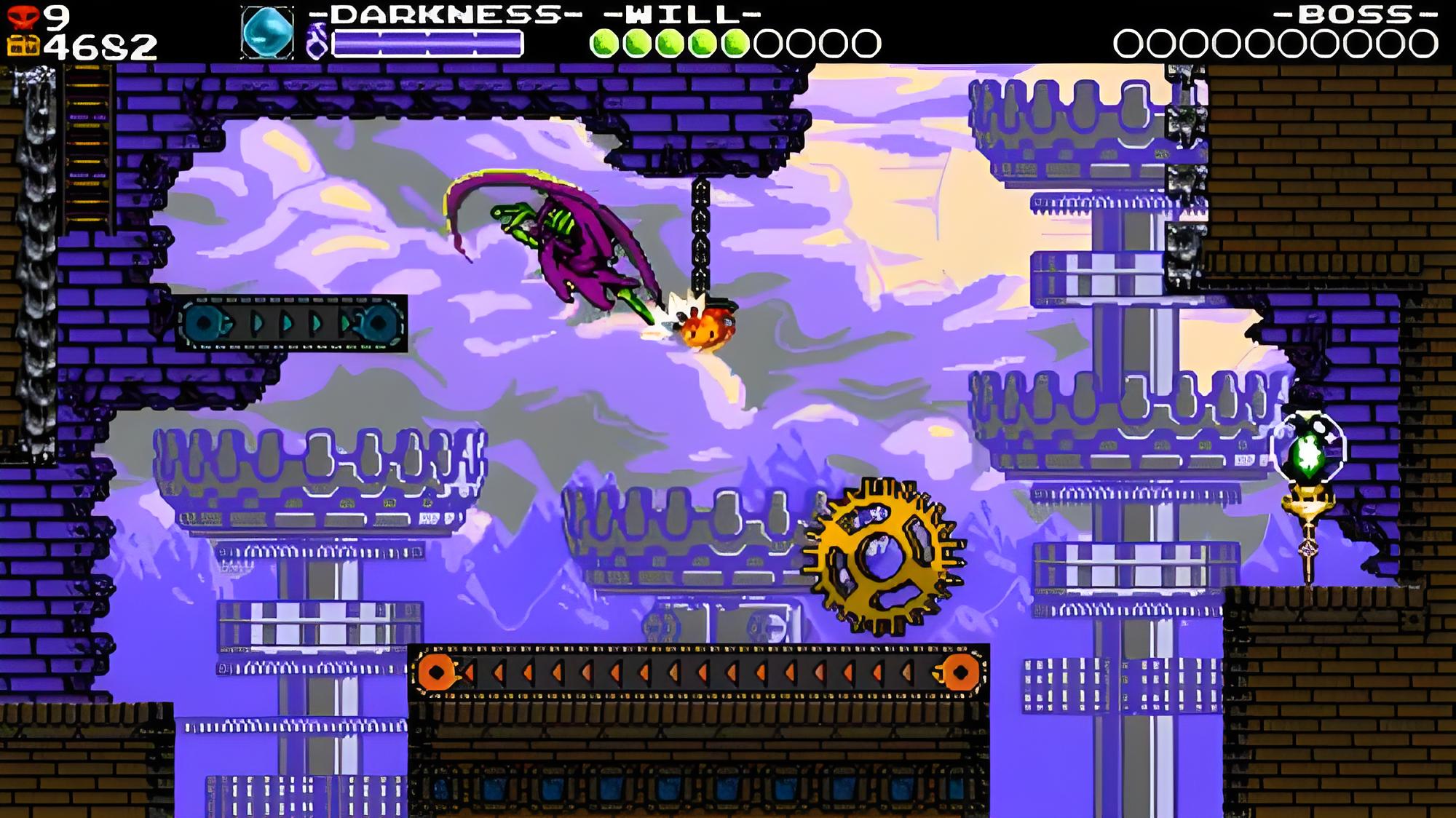Screen dimensions: 1456x818
Task: Select the equipped blue curio icon
Action: [x=267, y=33]
